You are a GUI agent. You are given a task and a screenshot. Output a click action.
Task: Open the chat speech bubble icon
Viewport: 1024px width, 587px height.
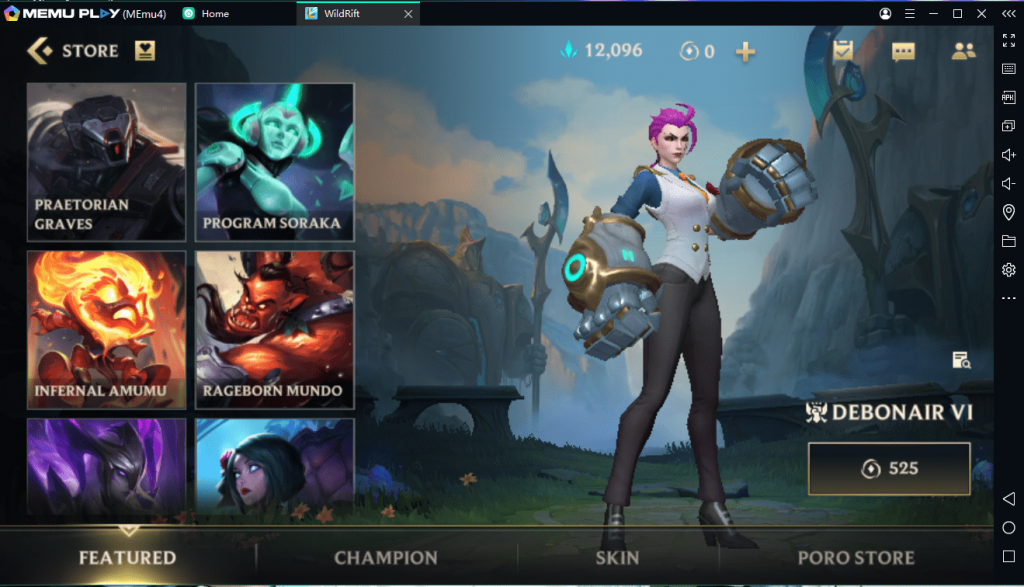point(903,52)
